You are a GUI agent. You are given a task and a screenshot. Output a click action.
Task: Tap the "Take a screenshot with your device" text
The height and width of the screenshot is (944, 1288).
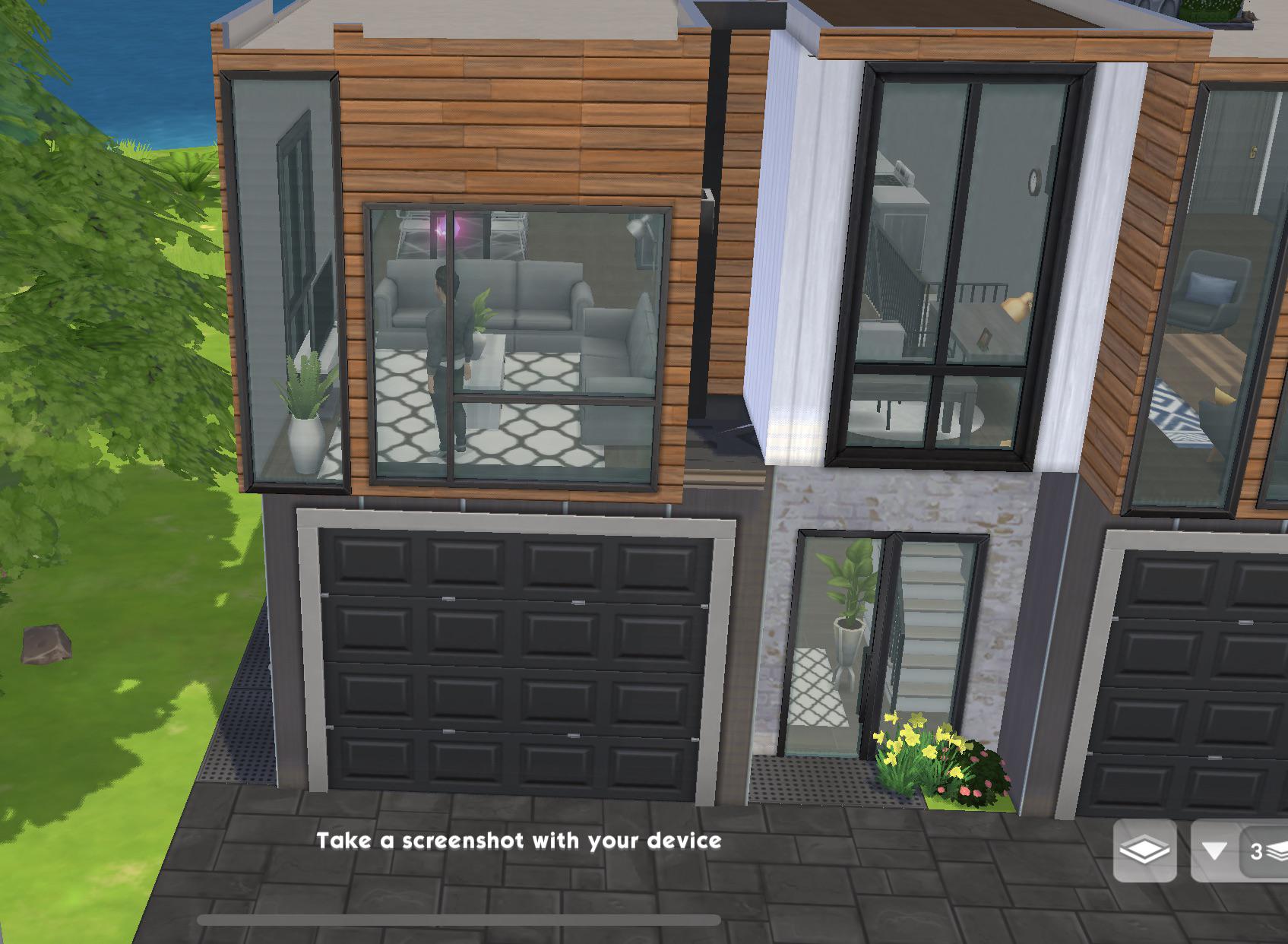click(x=521, y=841)
